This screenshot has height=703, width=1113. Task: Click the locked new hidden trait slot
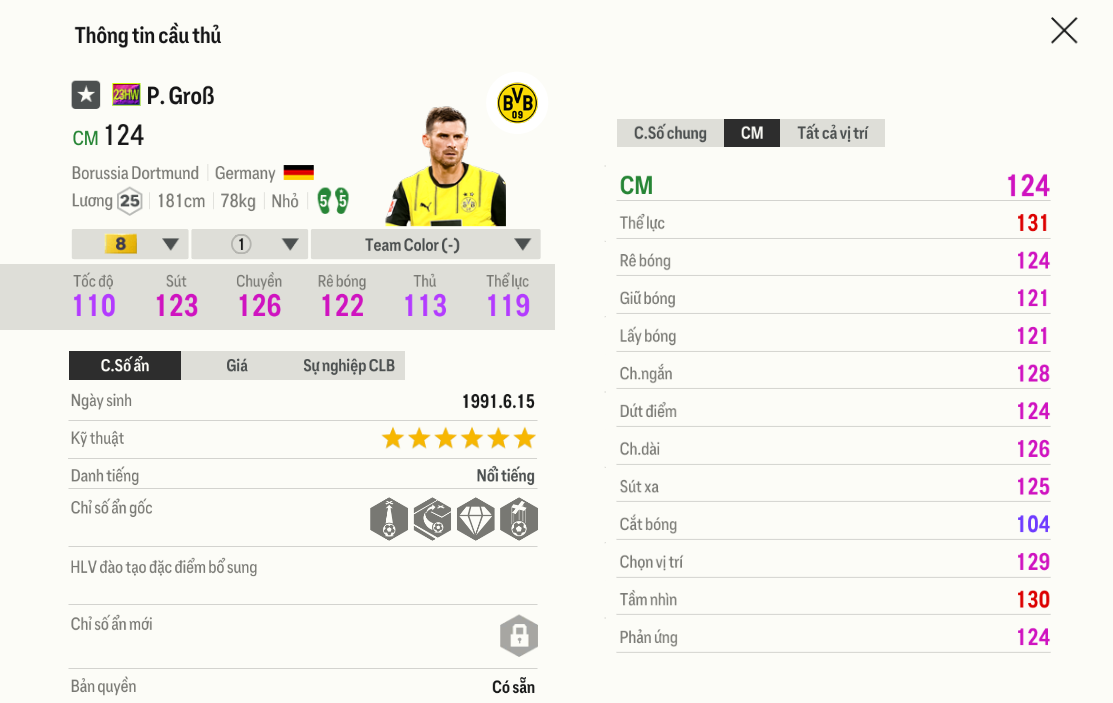(x=519, y=636)
